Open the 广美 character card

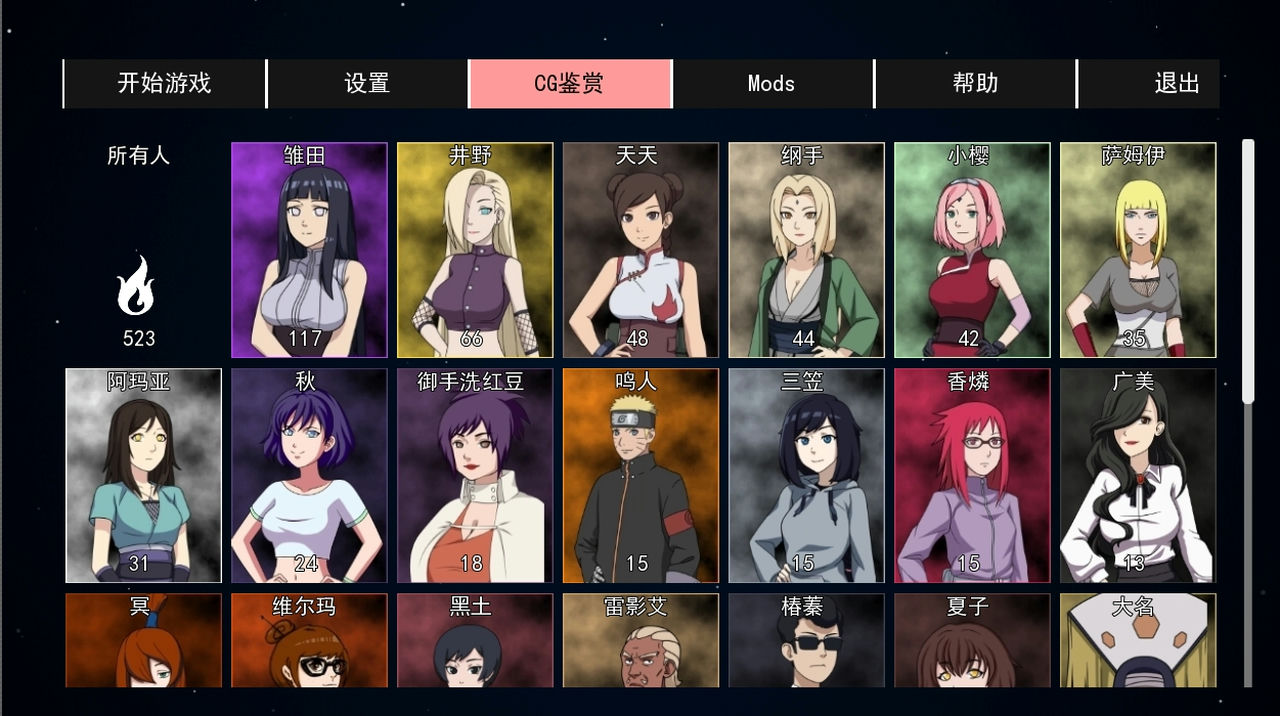point(1138,475)
